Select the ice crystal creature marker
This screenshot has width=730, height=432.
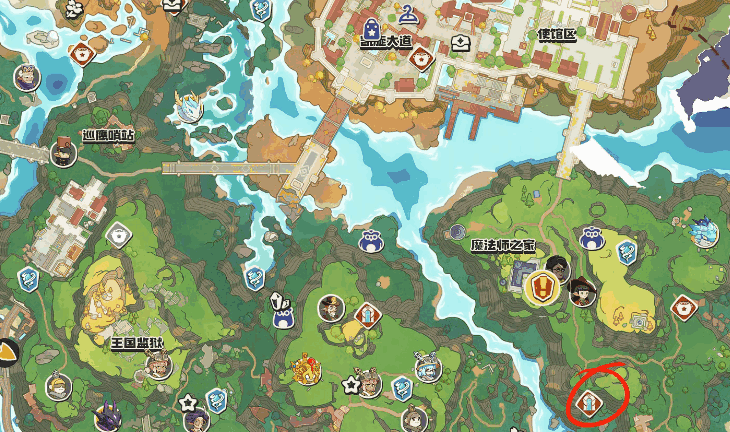(x=704, y=232)
